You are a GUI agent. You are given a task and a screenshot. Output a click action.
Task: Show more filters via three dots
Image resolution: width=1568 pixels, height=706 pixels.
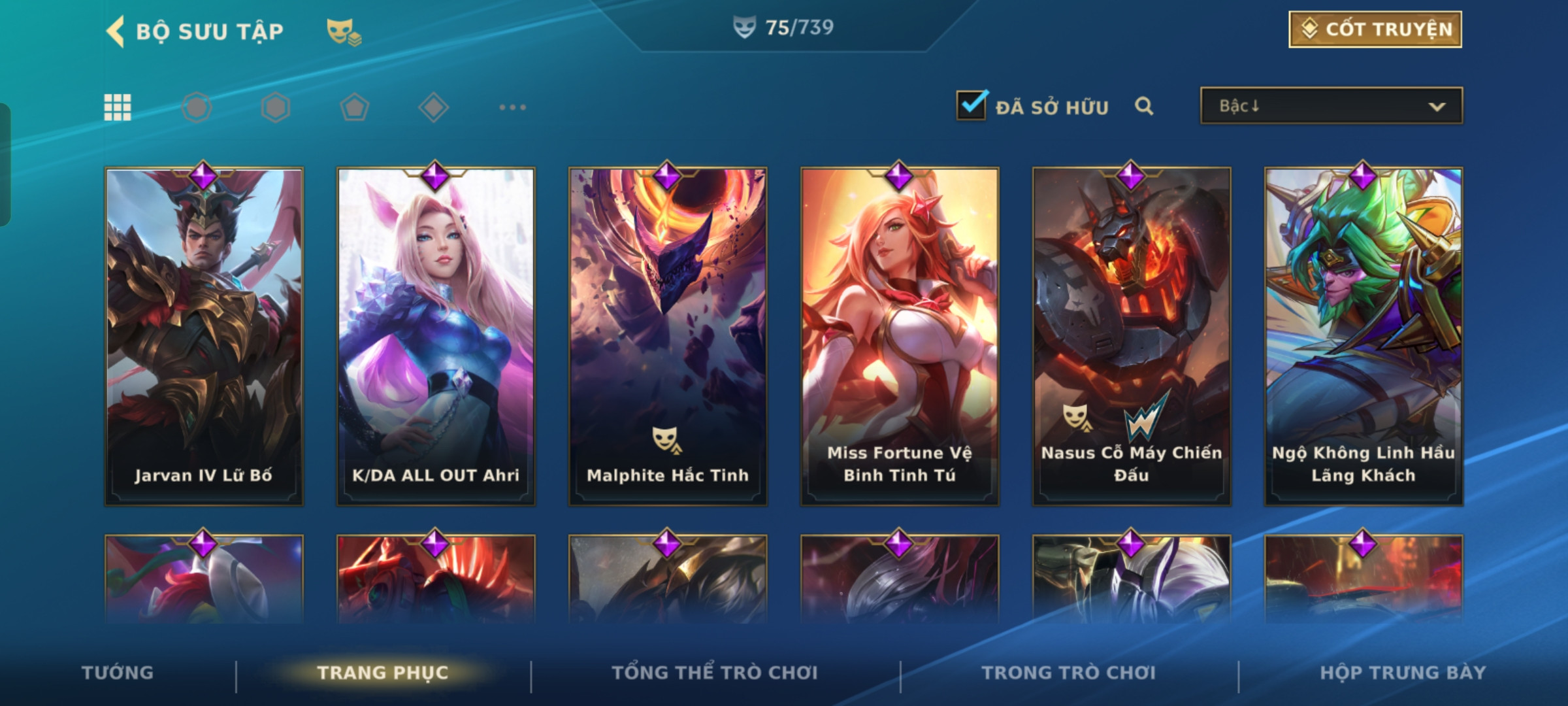[x=512, y=107]
